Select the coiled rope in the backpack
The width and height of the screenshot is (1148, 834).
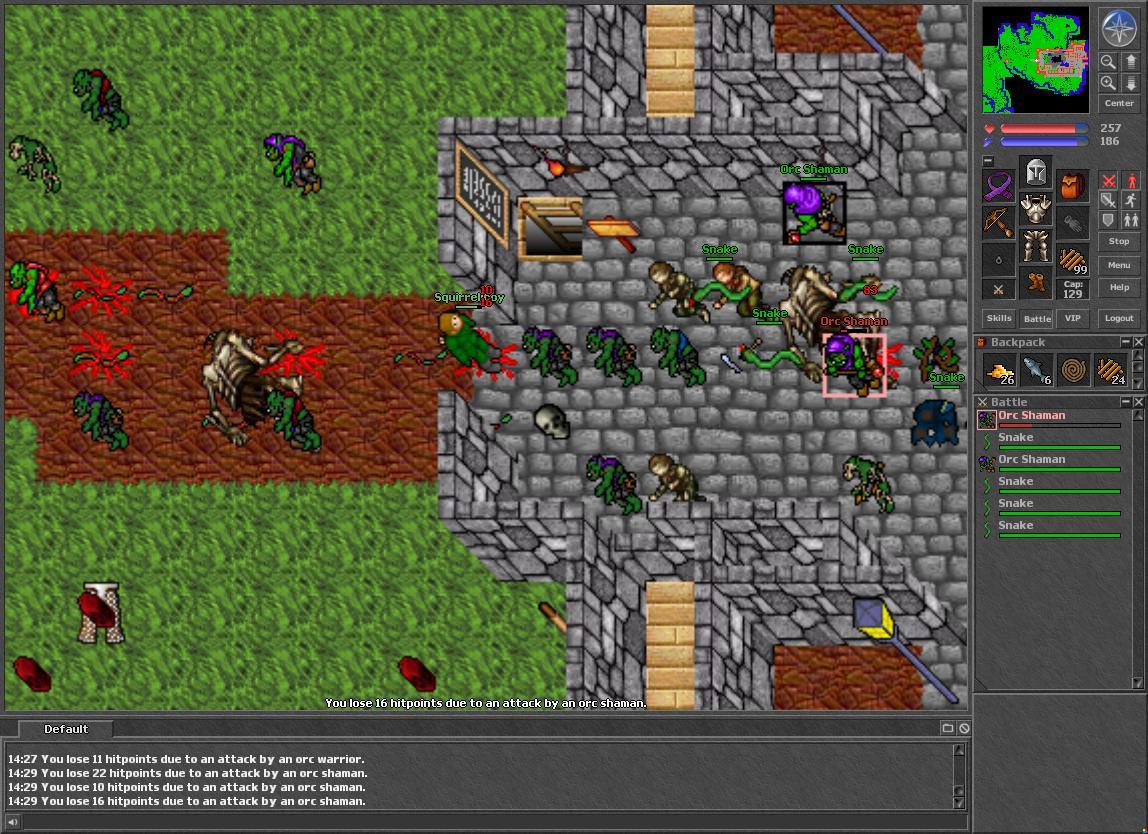[x=1073, y=371]
